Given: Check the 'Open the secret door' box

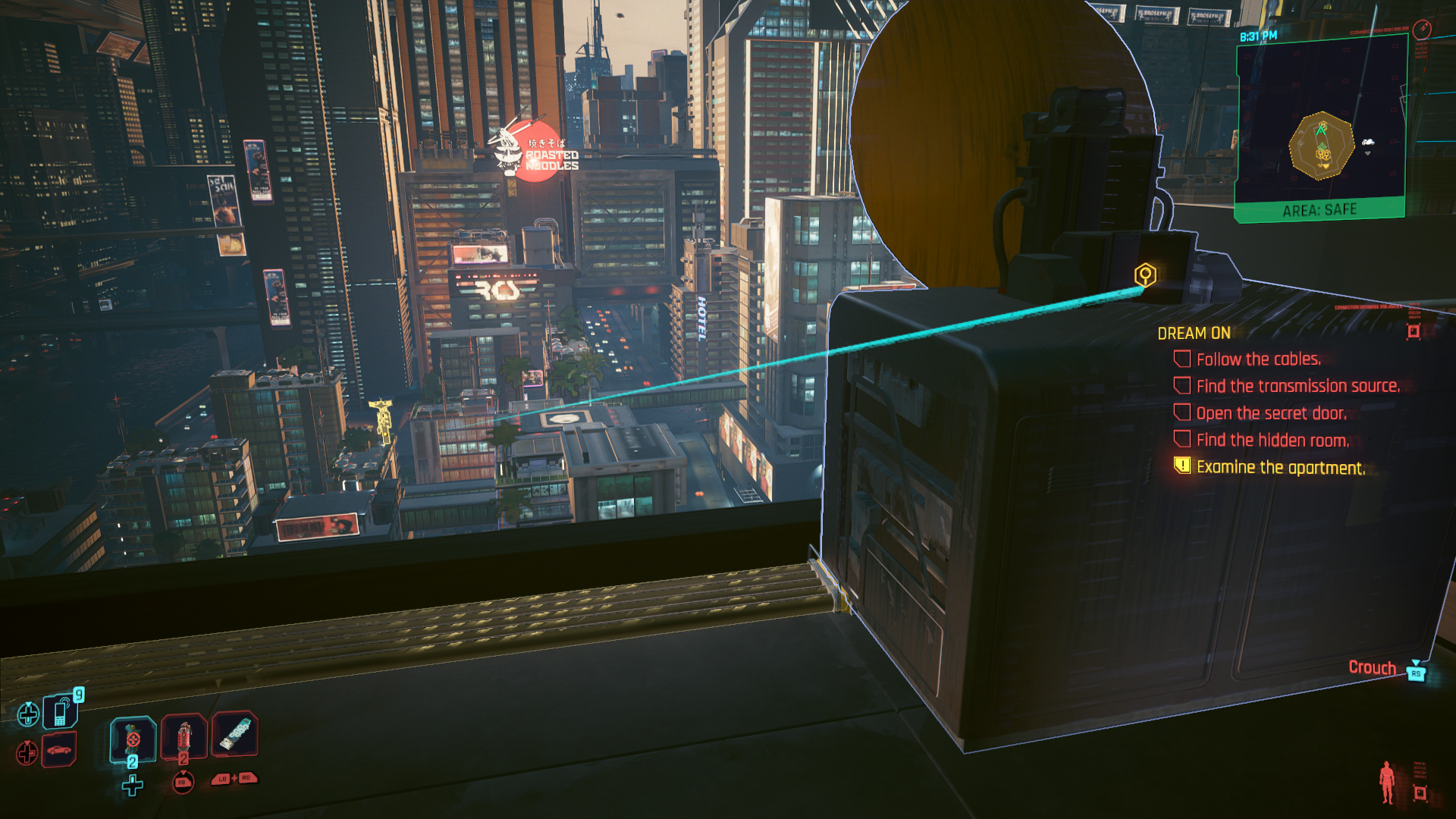Looking at the screenshot, I should point(1183,413).
